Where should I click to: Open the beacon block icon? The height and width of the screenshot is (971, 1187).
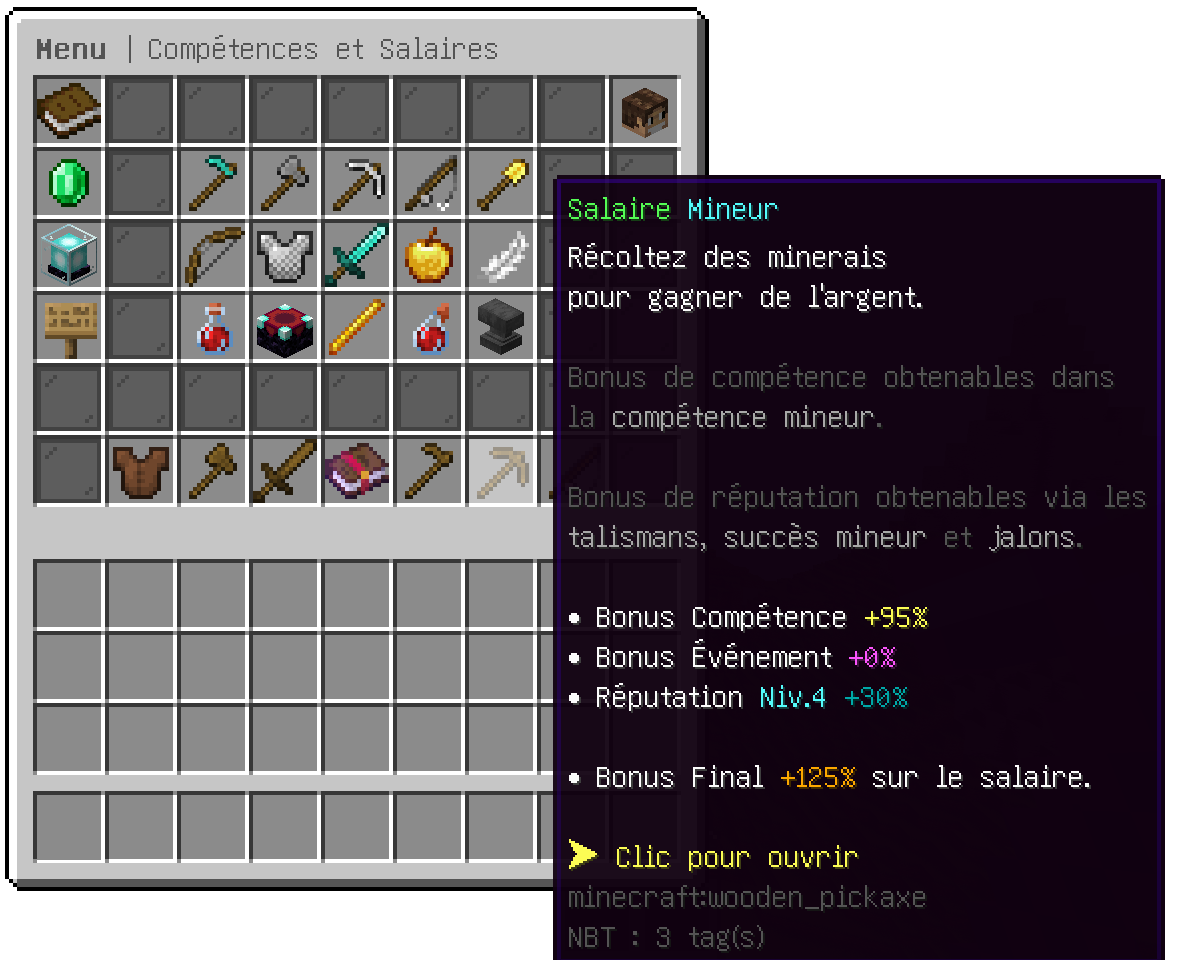69,255
